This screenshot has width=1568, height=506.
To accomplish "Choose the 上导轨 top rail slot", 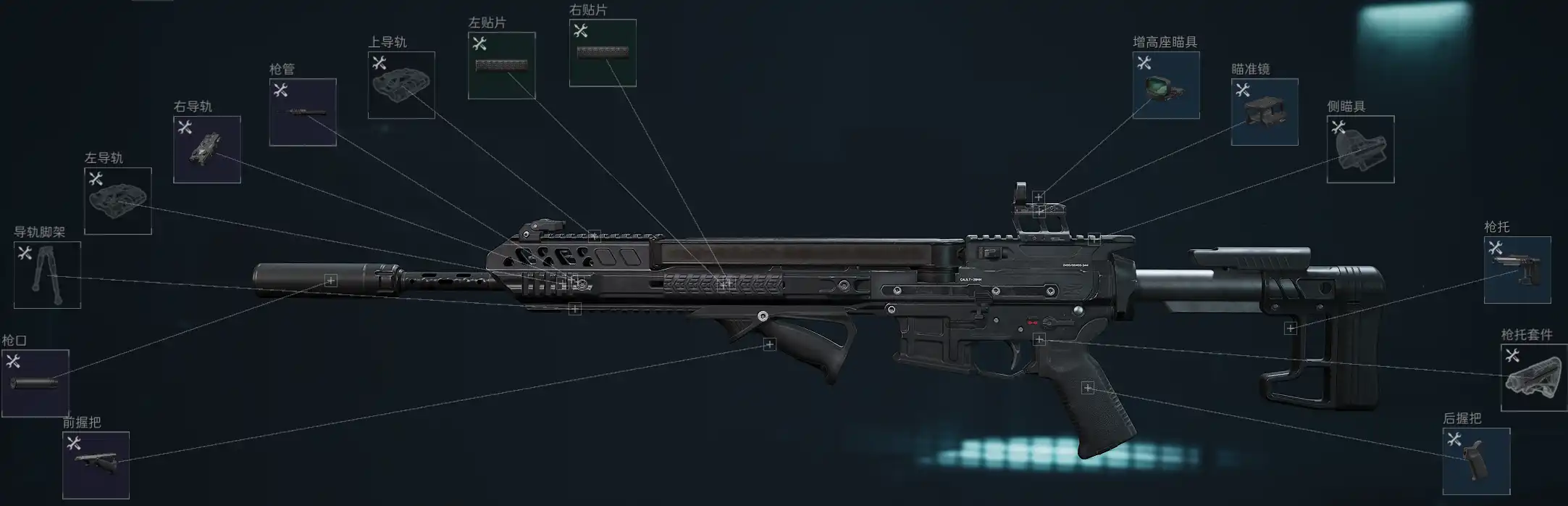I will [x=401, y=85].
